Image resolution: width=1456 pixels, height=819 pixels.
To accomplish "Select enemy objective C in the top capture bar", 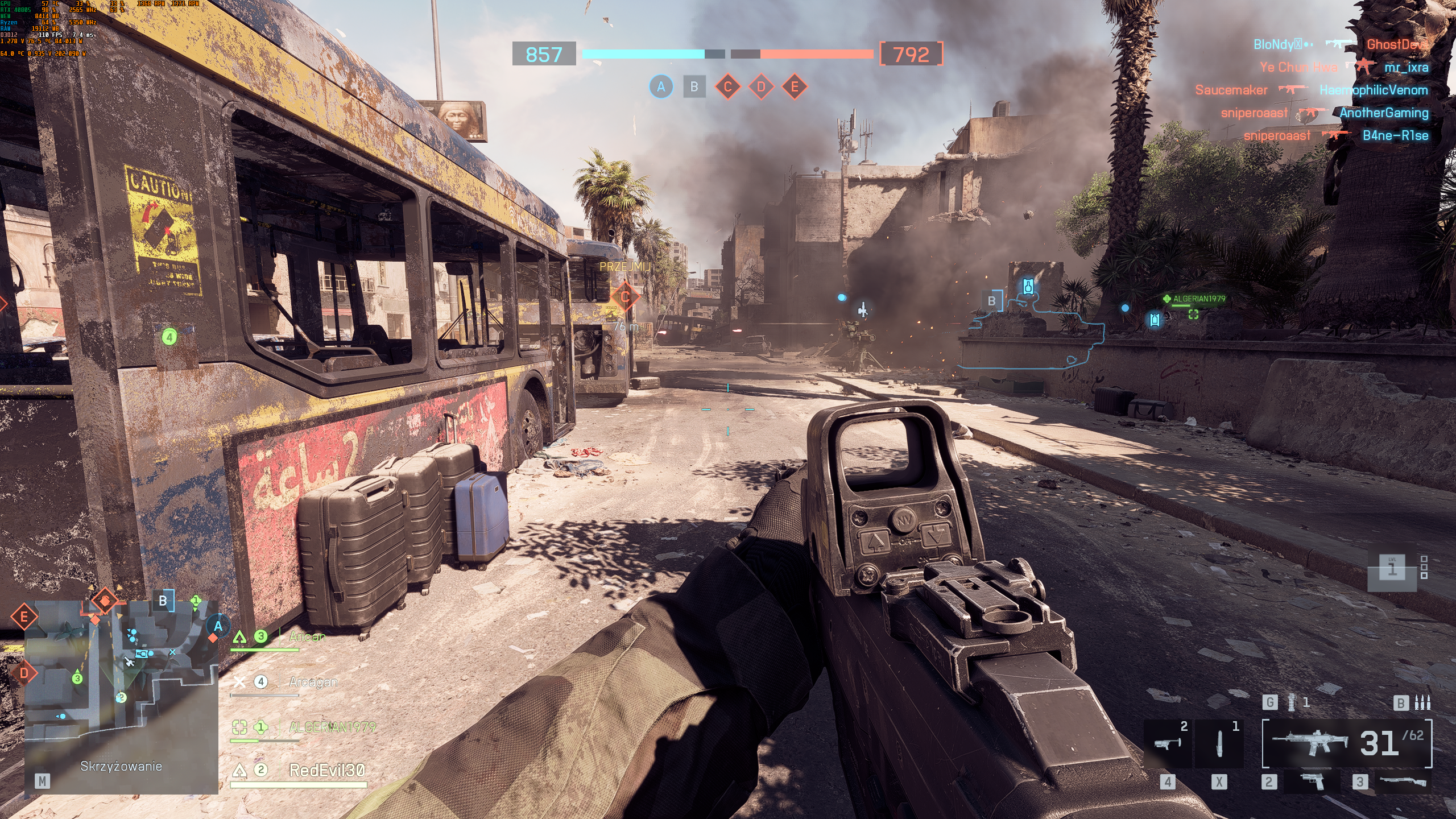I will pyautogui.click(x=727, y=87).
